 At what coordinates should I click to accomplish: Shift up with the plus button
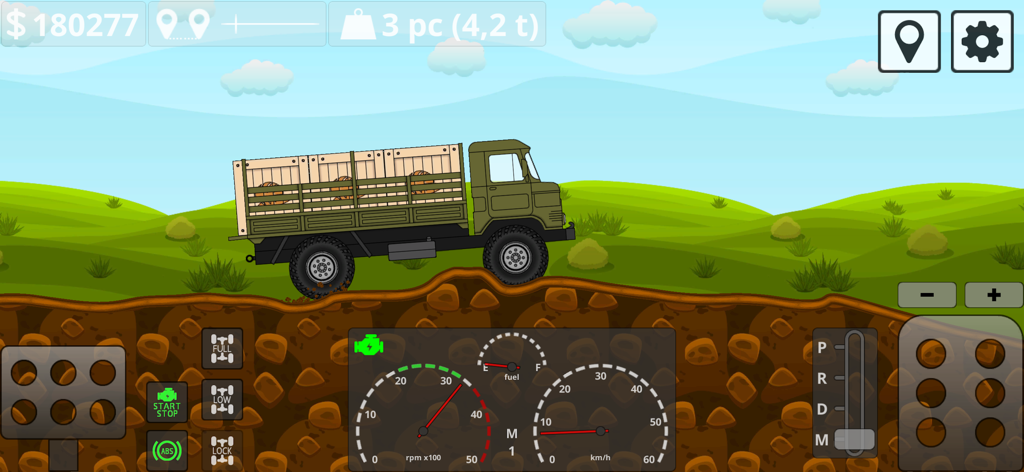coord(993,295)
